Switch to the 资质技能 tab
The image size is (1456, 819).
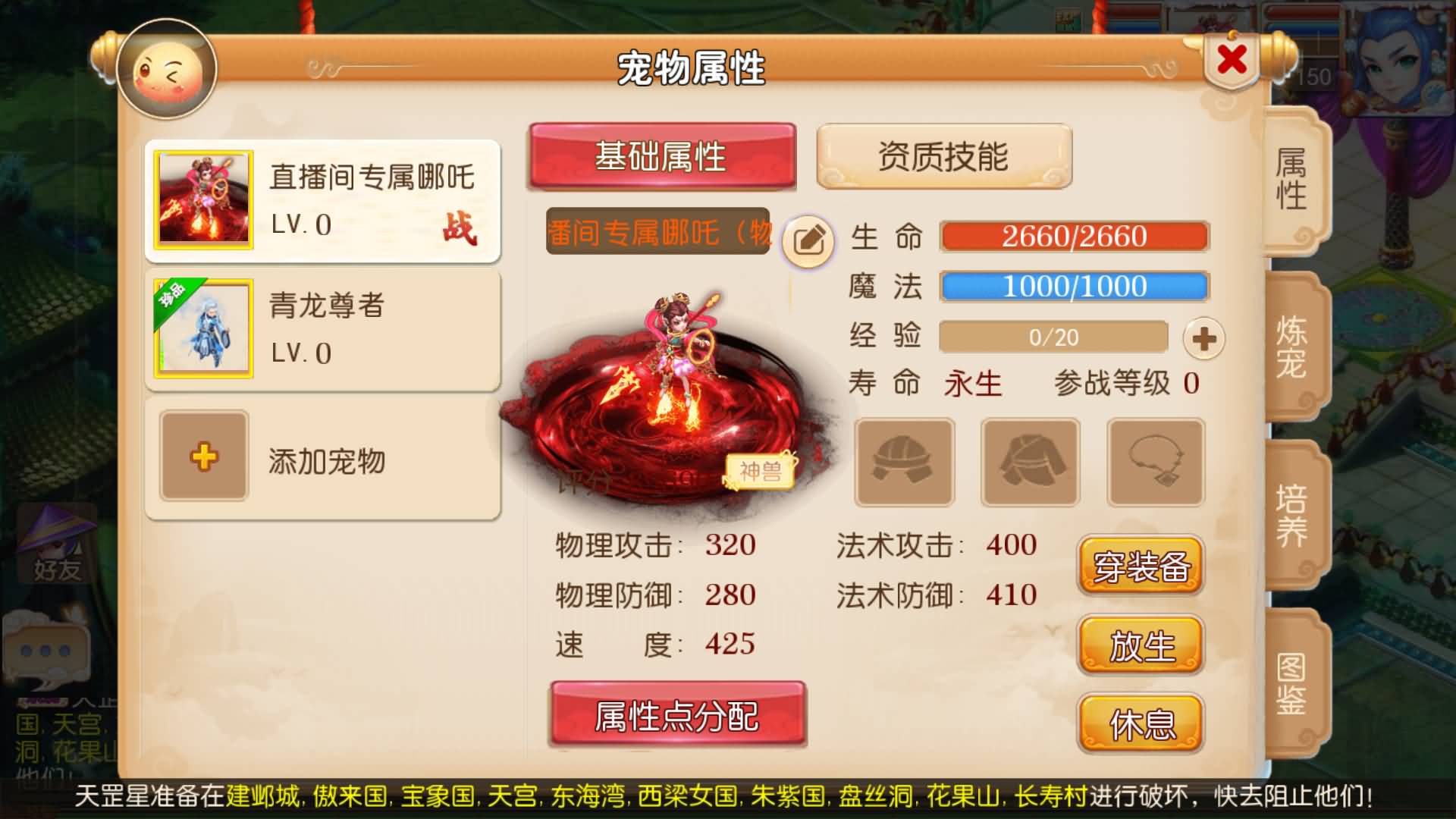pyautogui.click(x=944, y=155)
